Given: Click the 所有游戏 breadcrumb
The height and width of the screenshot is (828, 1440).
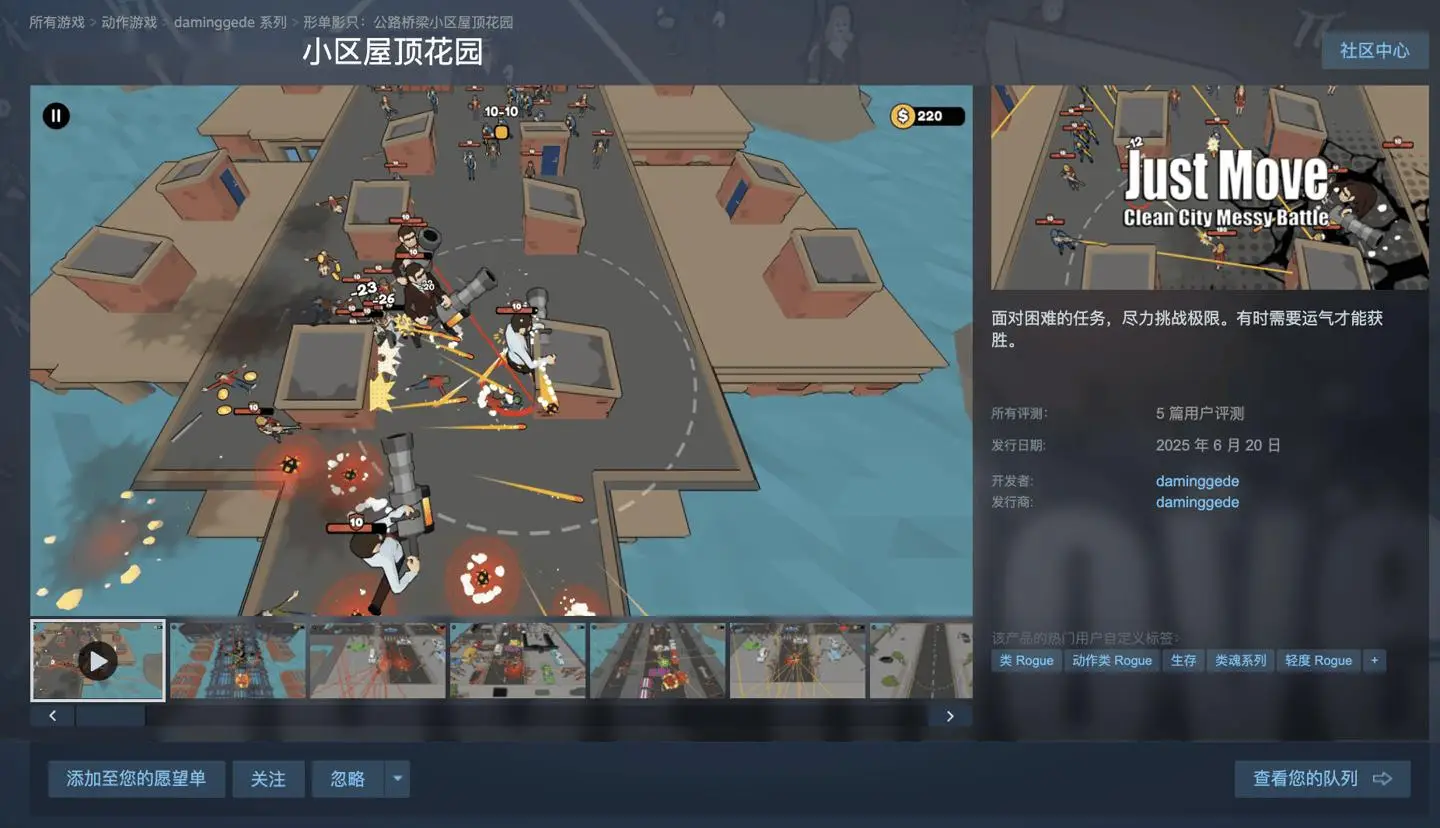Looking at the screenshot, I should 56,21.
